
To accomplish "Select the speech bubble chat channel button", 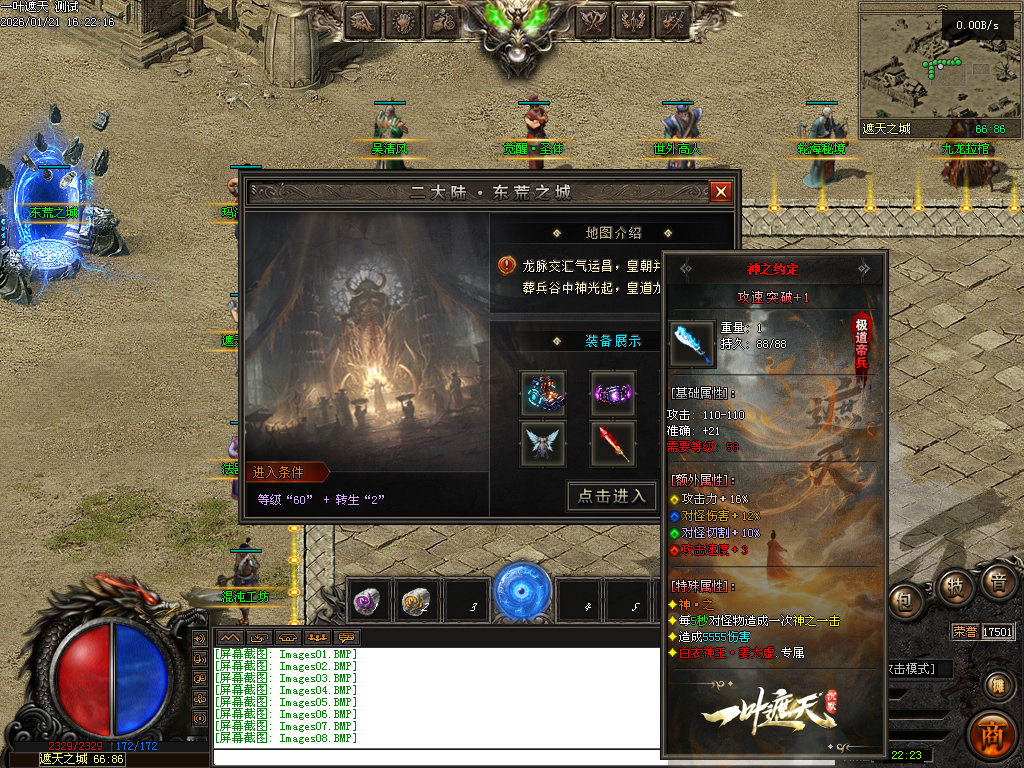I will click(347, 637).
